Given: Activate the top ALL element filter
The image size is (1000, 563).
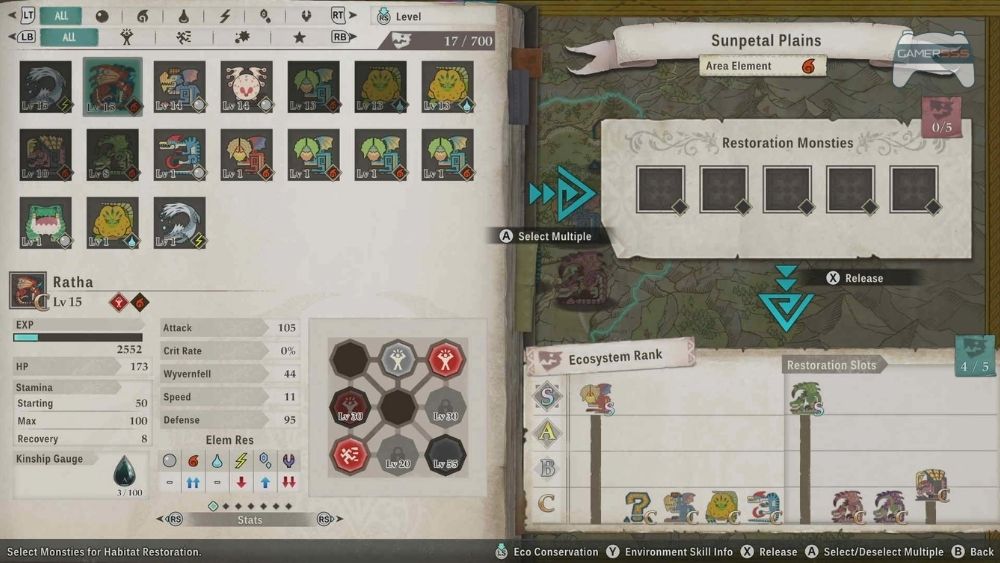Looking at the screenshot, I should pyautogui.click(x=60, y=16).
